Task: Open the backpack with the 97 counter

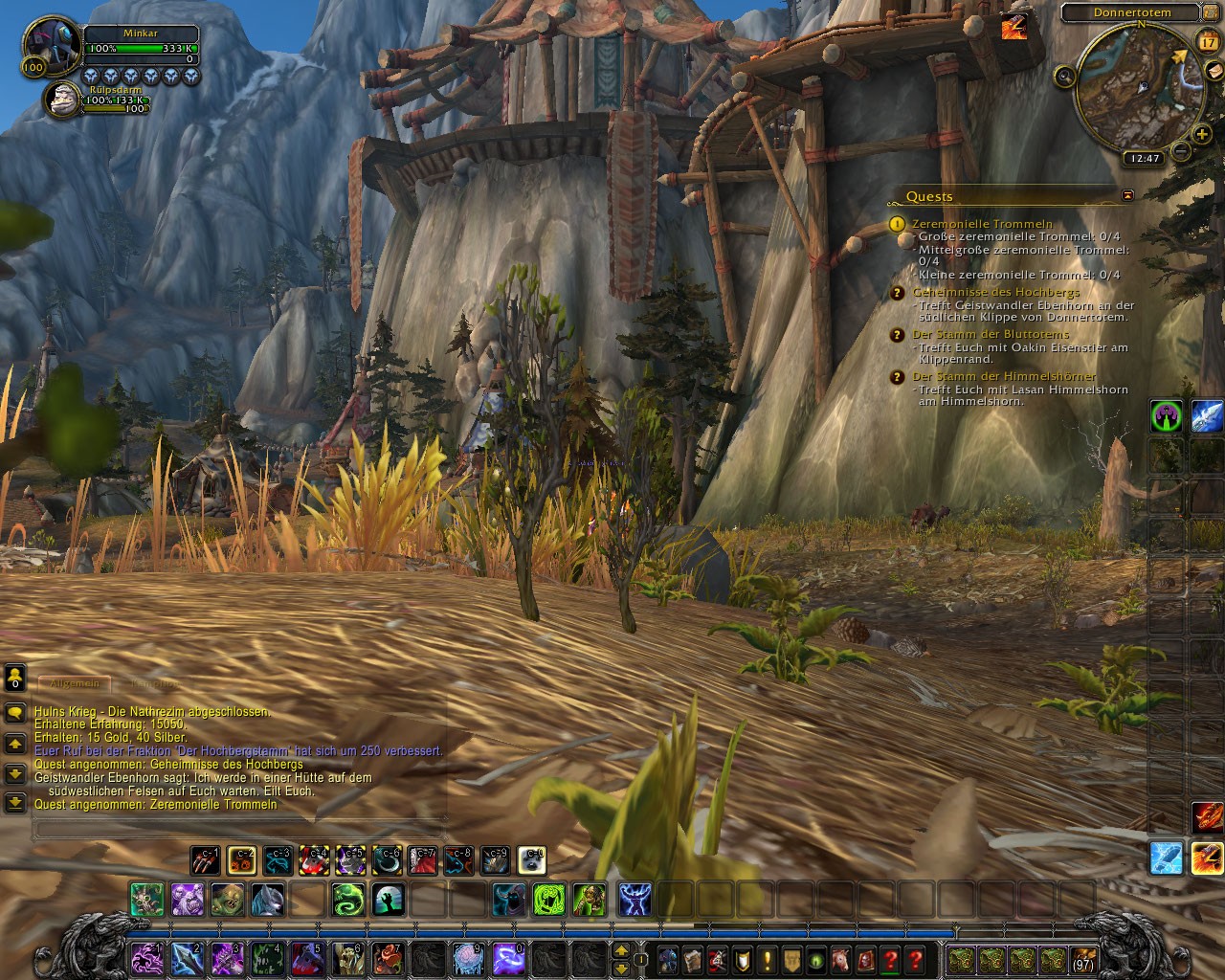Action: [1083, 959]
